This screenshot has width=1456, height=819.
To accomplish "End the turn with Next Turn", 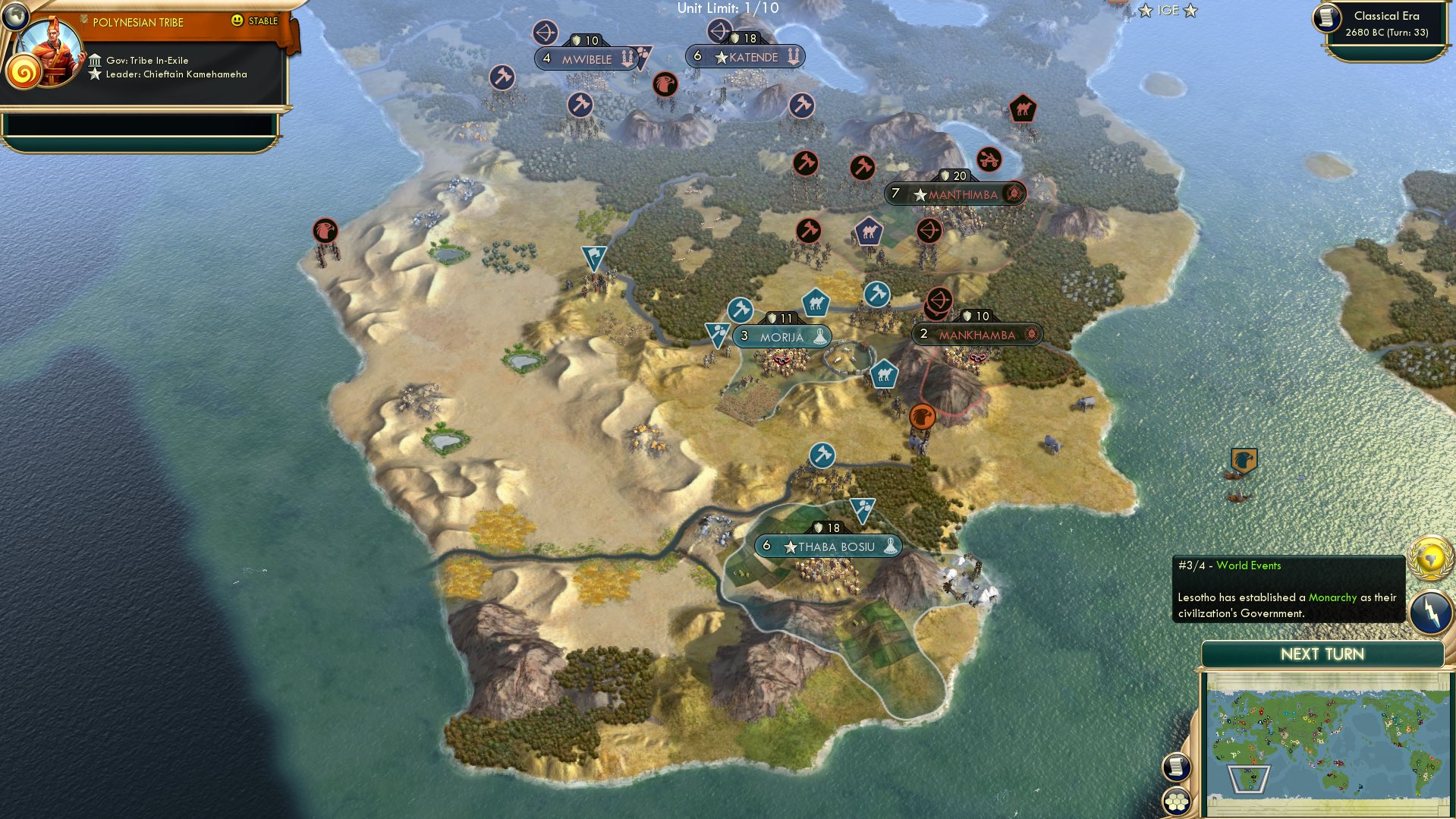I will pyautogui.click(x=1322, y=654).
